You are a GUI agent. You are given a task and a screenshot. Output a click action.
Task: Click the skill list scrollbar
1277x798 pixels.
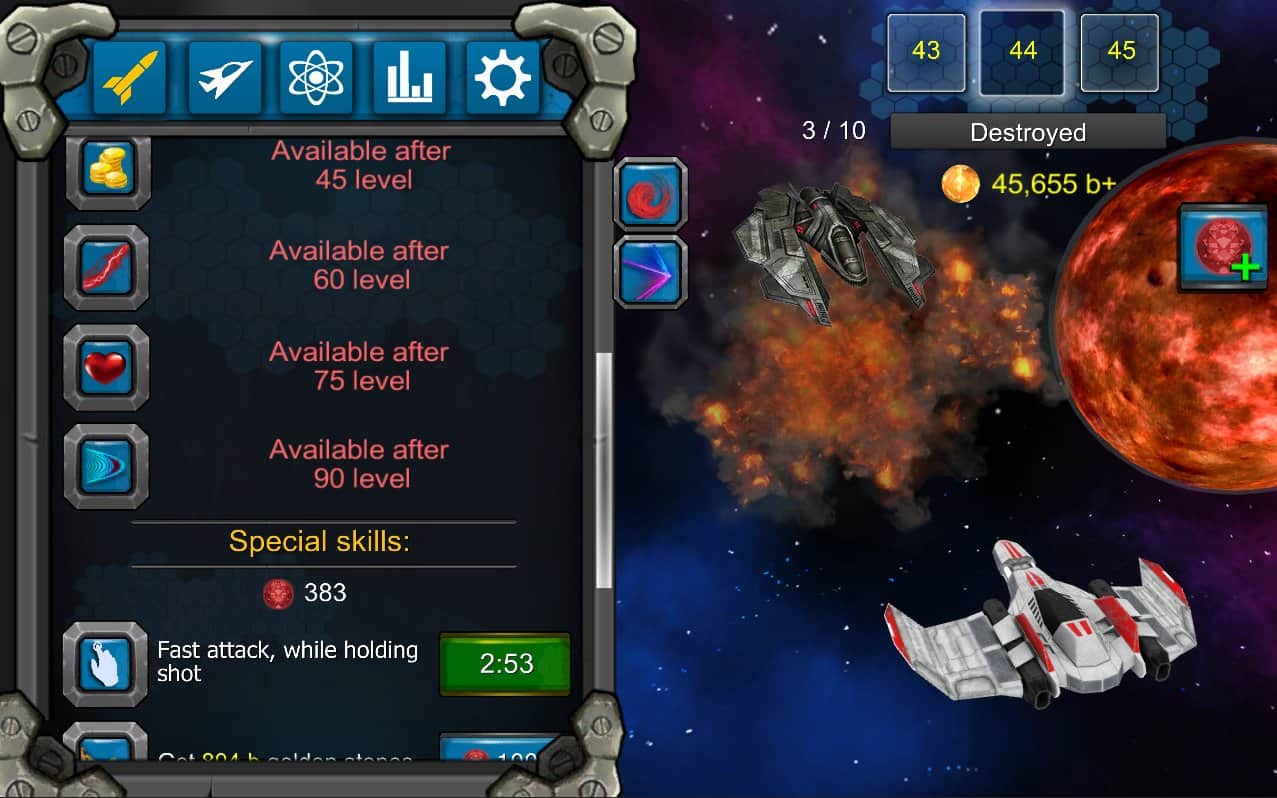click(603, 470)
